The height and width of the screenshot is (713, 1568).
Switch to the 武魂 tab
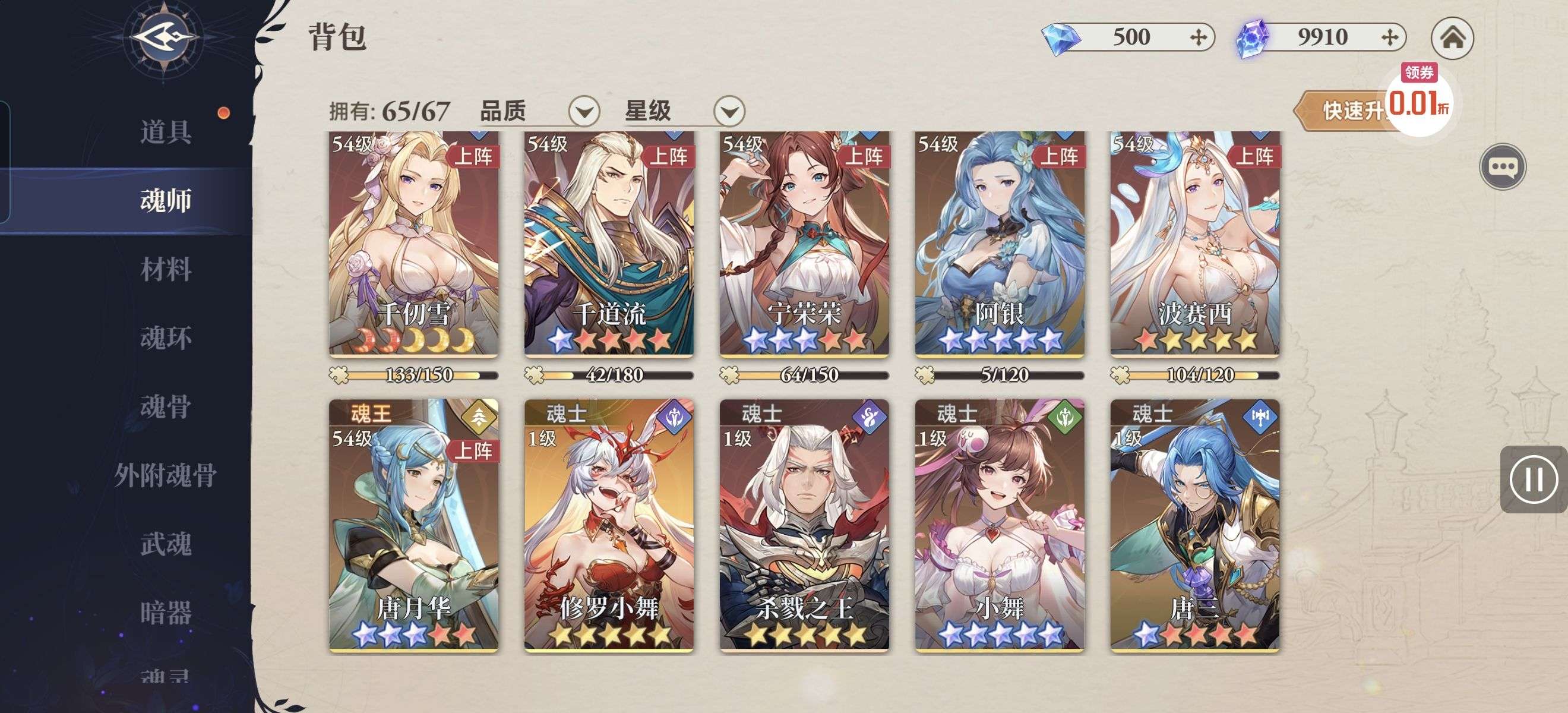coord(166,544)
